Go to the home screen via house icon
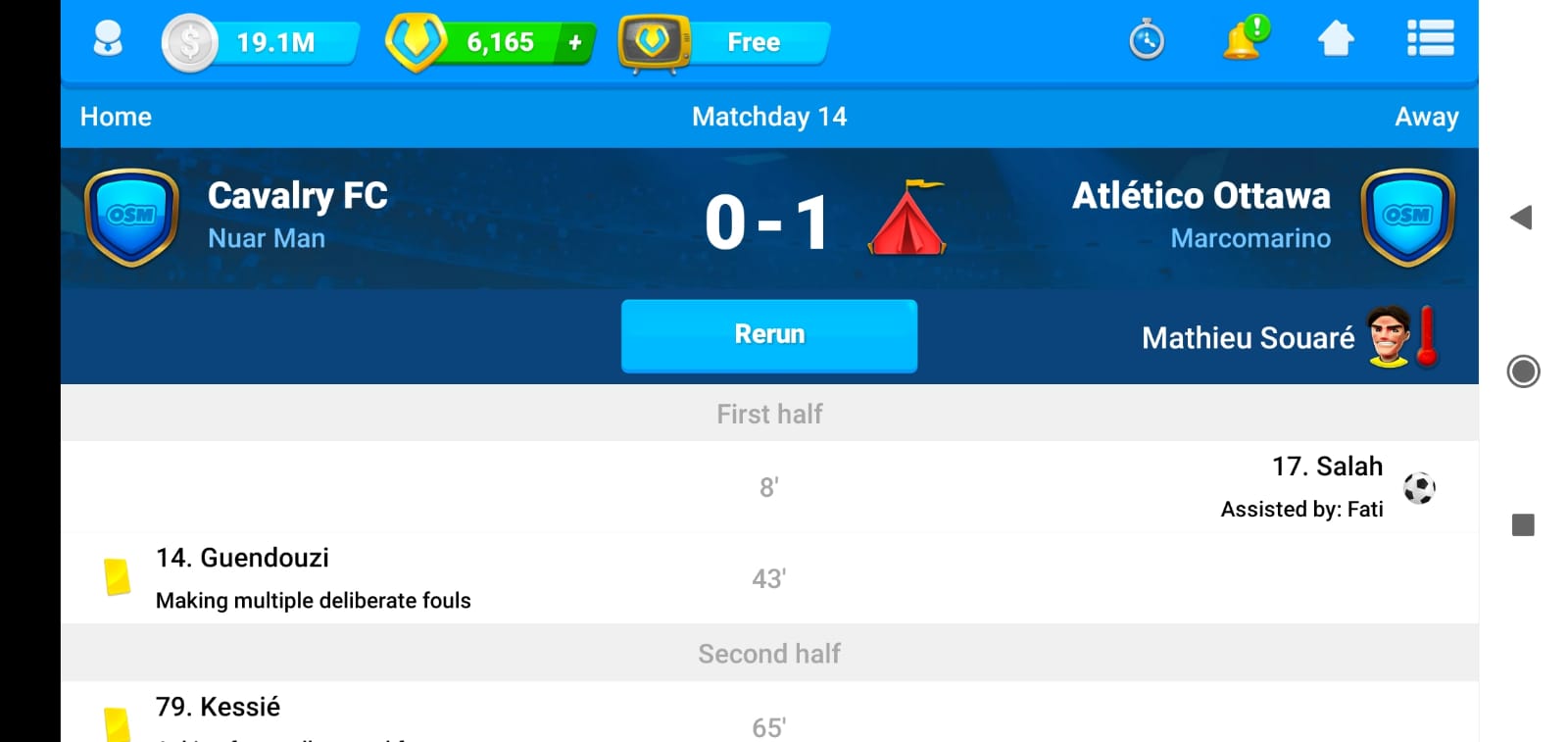1568x742 pixels. [1336, 40]
